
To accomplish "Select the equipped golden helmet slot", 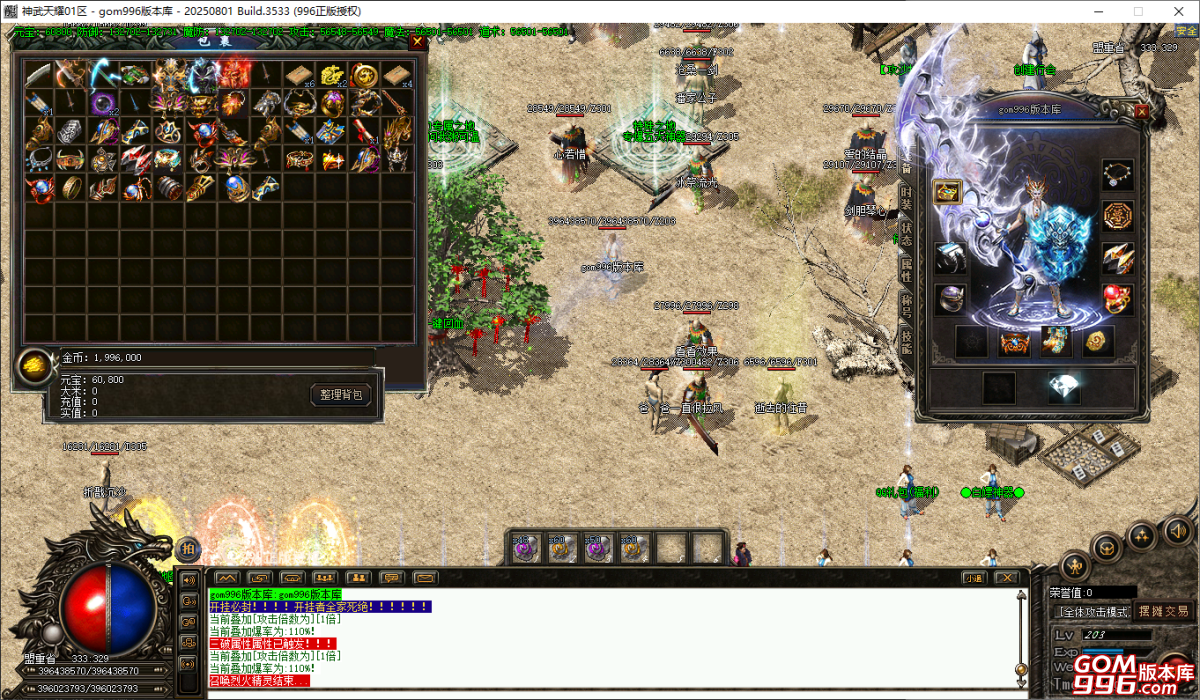I will 948,192.
